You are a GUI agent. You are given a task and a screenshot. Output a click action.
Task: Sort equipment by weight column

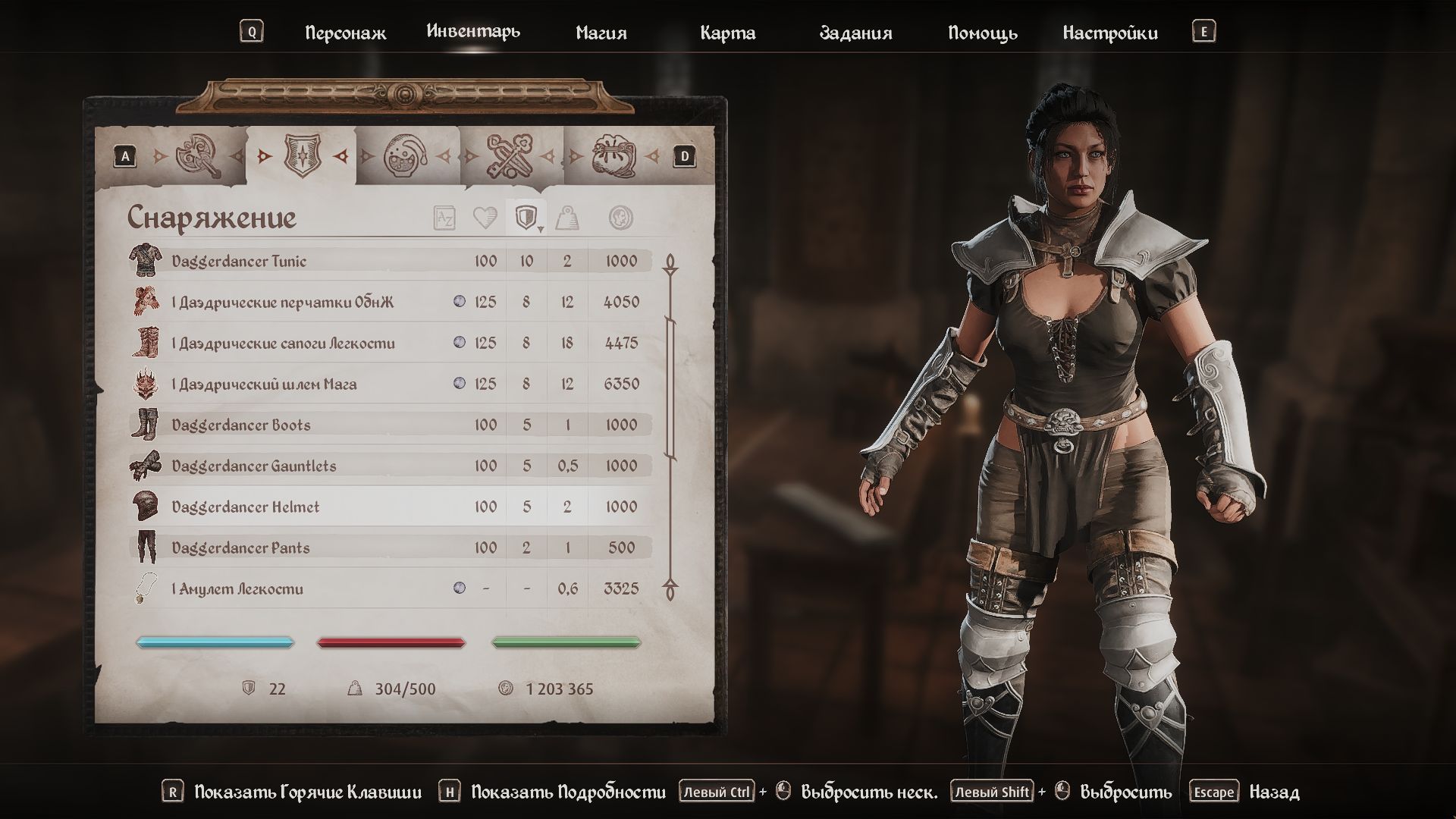tap(566, 218)
